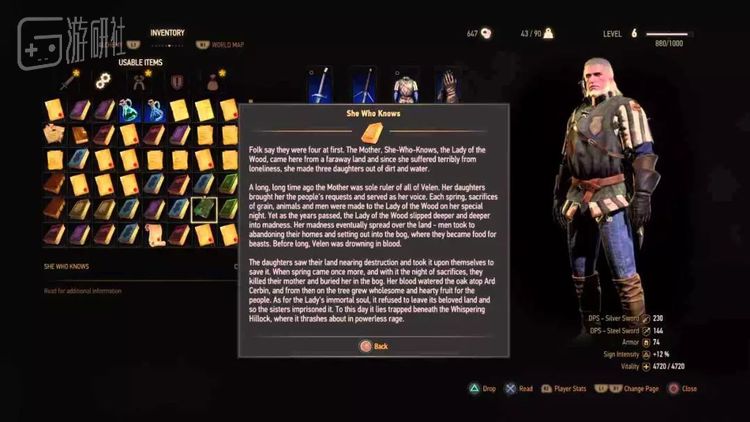
Task: Click the equipped chest armor slot
Action: [405, 86]
